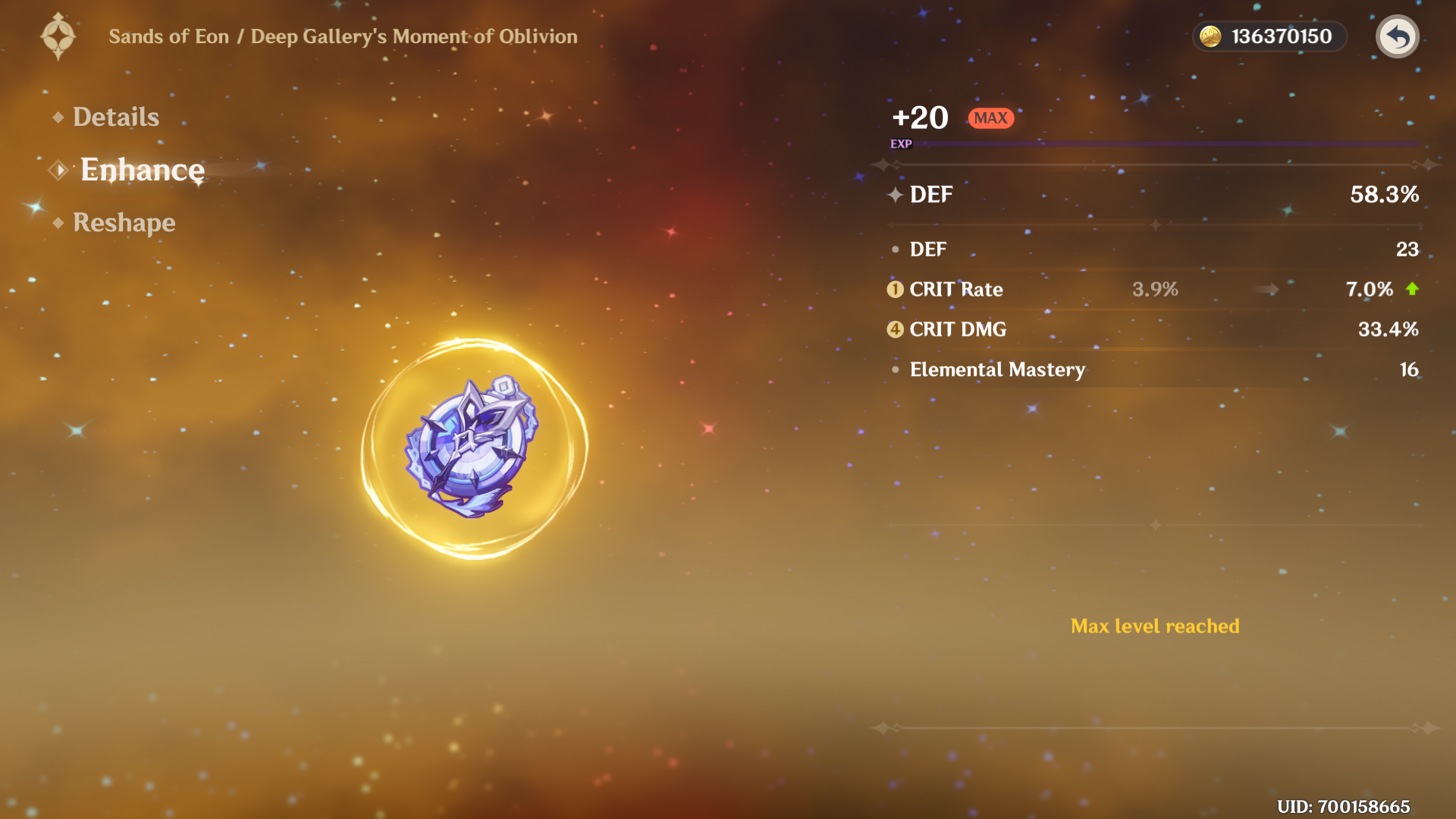The image size is (1456, 819).
Task: Open the Details tab
Action: click(115, 117)
